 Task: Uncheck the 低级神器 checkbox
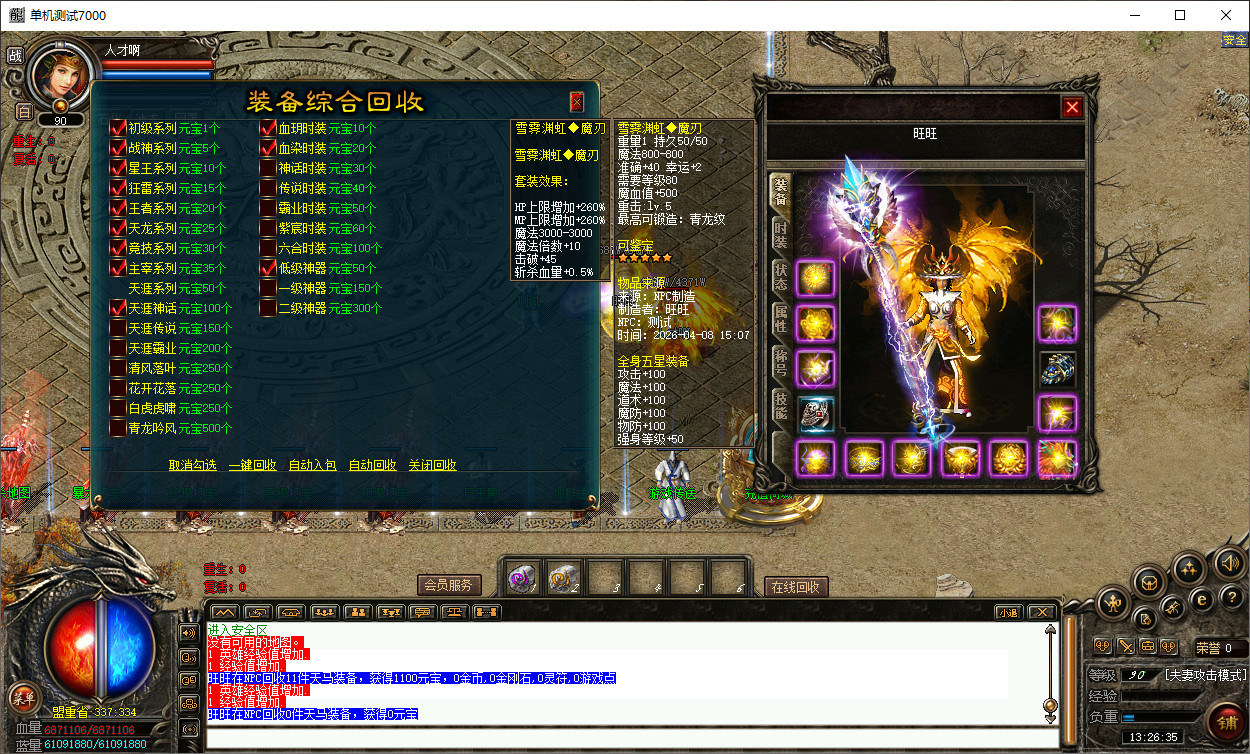point(268,268)
